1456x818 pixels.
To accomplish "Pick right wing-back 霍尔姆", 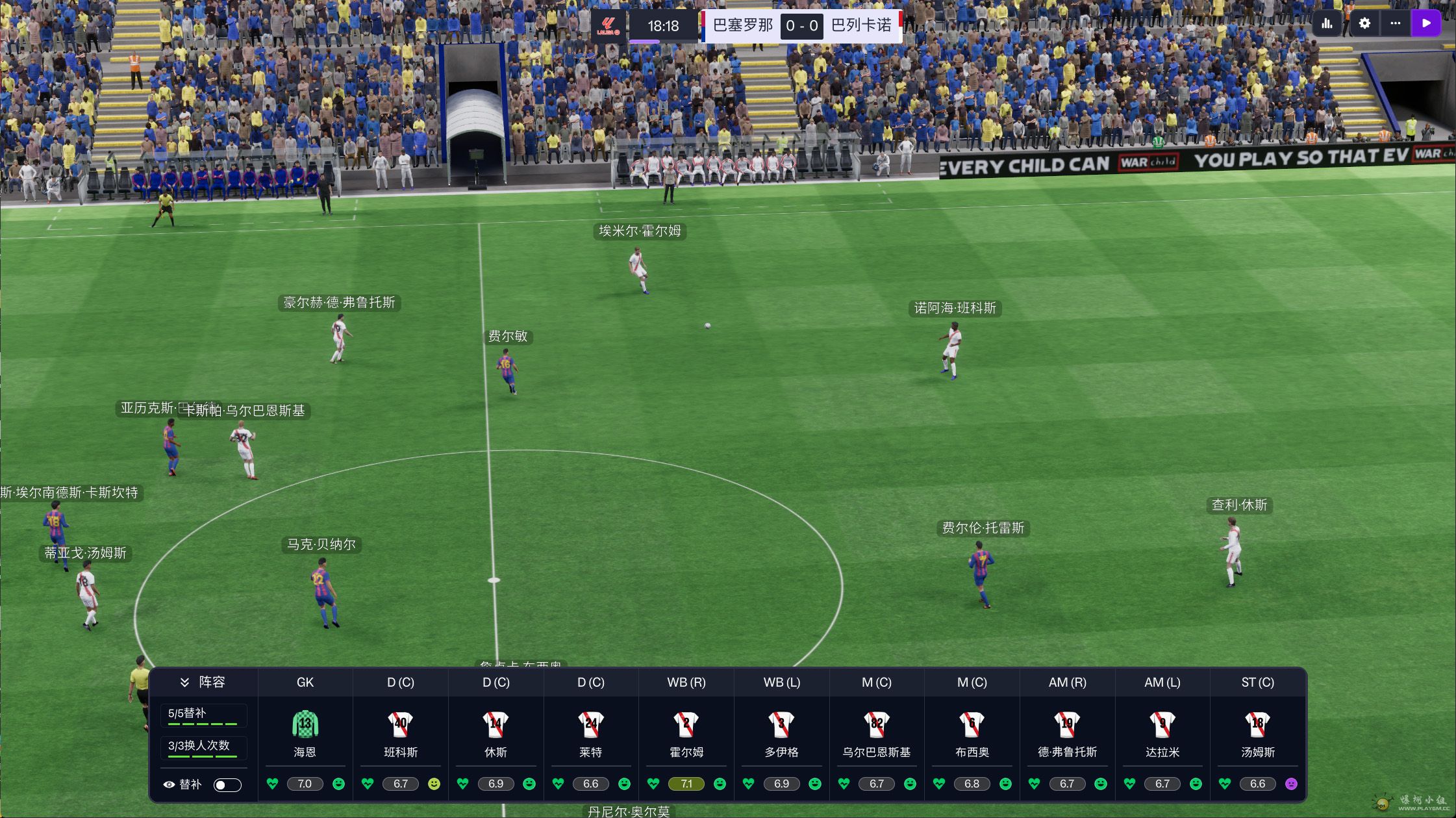I will [686, 733].
